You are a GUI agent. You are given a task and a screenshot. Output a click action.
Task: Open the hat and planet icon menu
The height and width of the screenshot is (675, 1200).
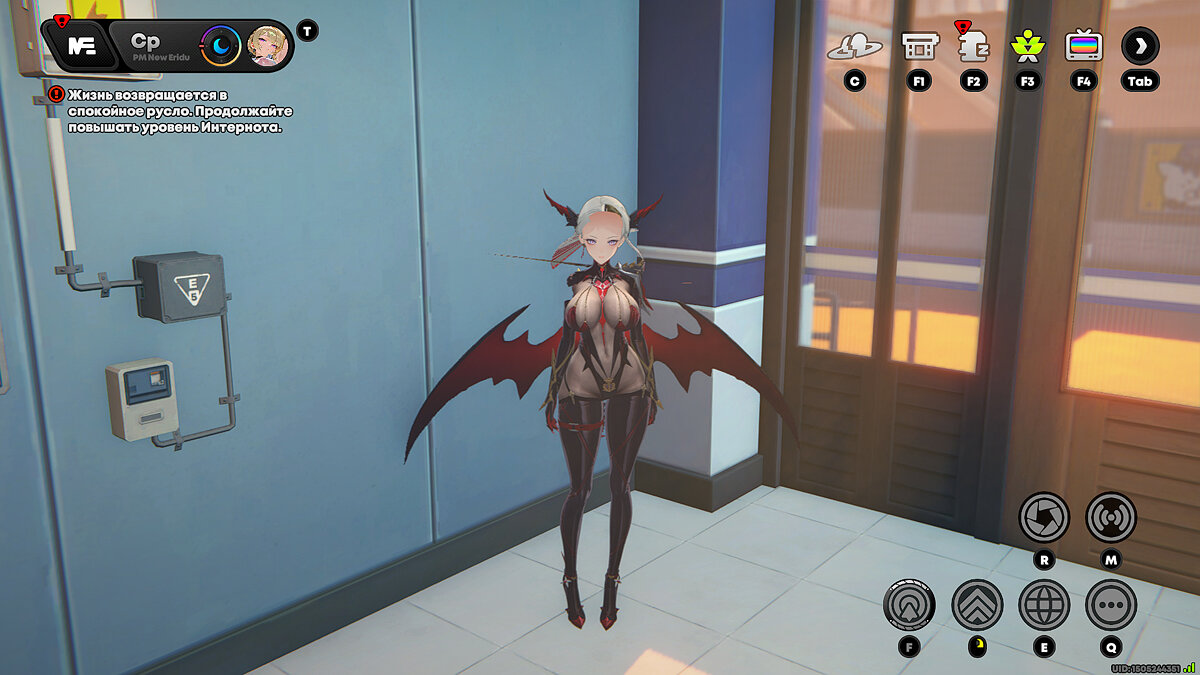tap(853, 46)
